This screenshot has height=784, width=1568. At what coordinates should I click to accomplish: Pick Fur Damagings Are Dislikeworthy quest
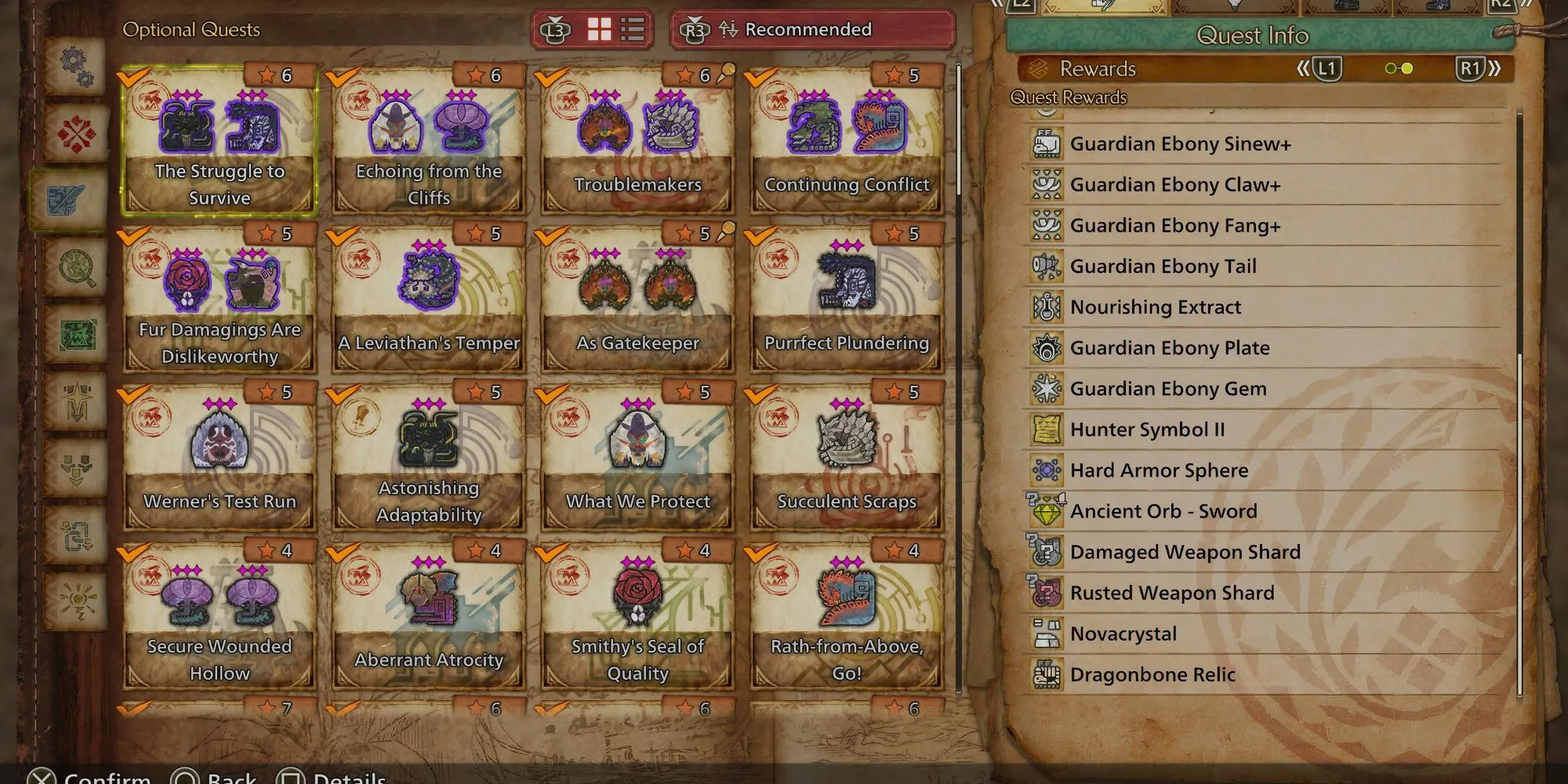[x=220, y=299]
